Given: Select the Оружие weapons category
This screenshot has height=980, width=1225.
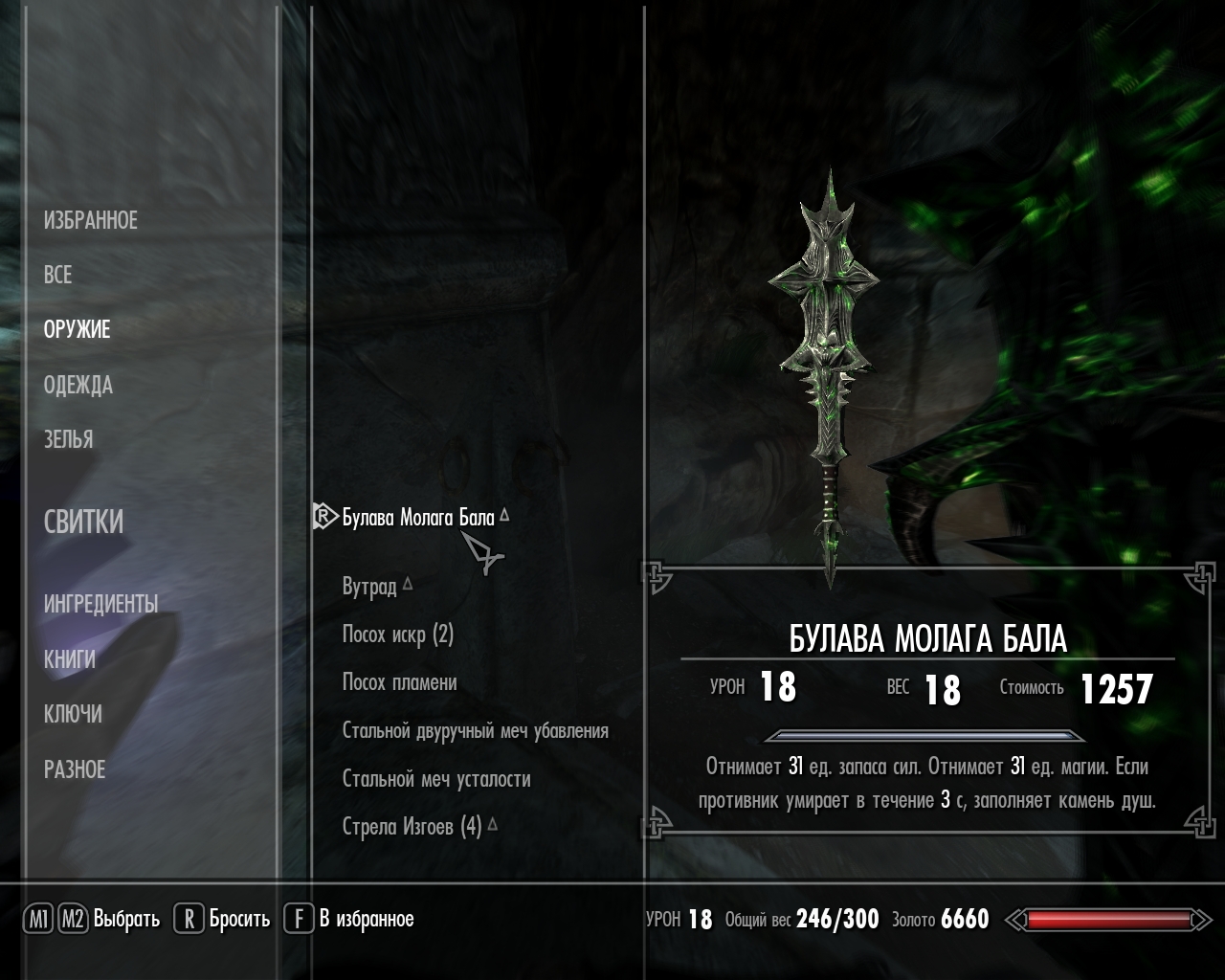Looking at the screenshot, I should [77, 329].
